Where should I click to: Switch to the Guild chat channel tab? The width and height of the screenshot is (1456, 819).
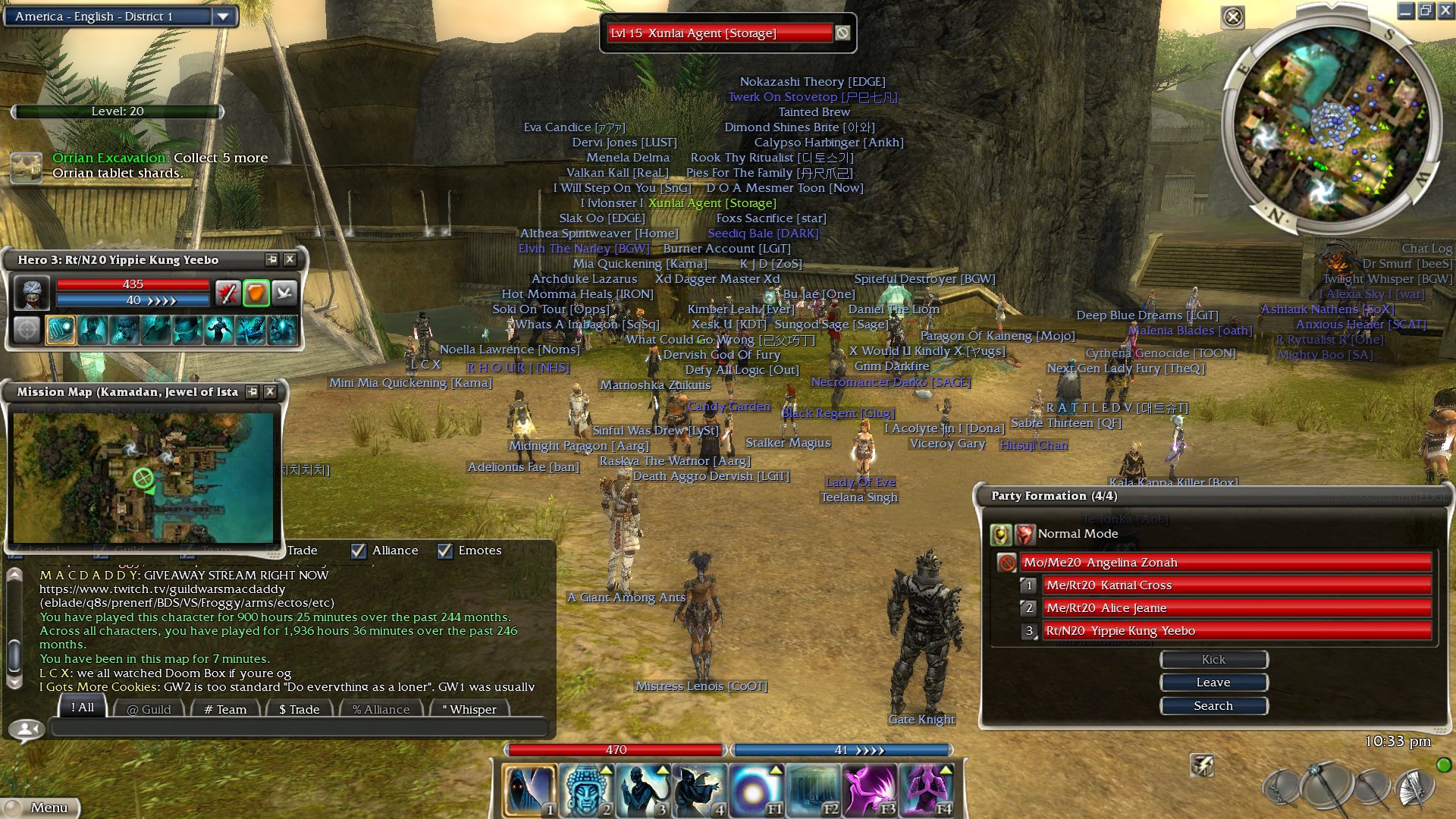click(149, 709)
